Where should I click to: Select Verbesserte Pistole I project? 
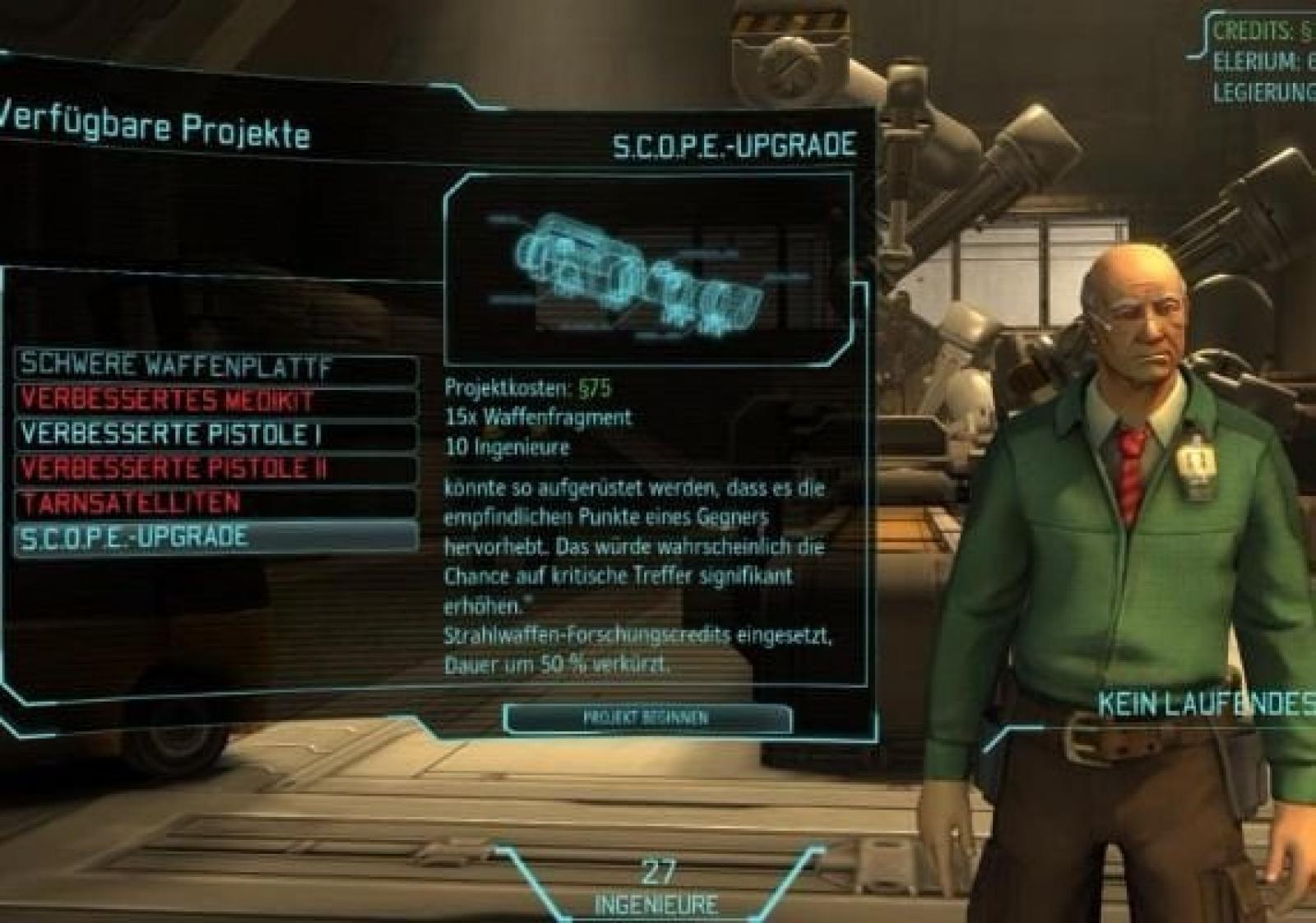[x=215, y=434]
